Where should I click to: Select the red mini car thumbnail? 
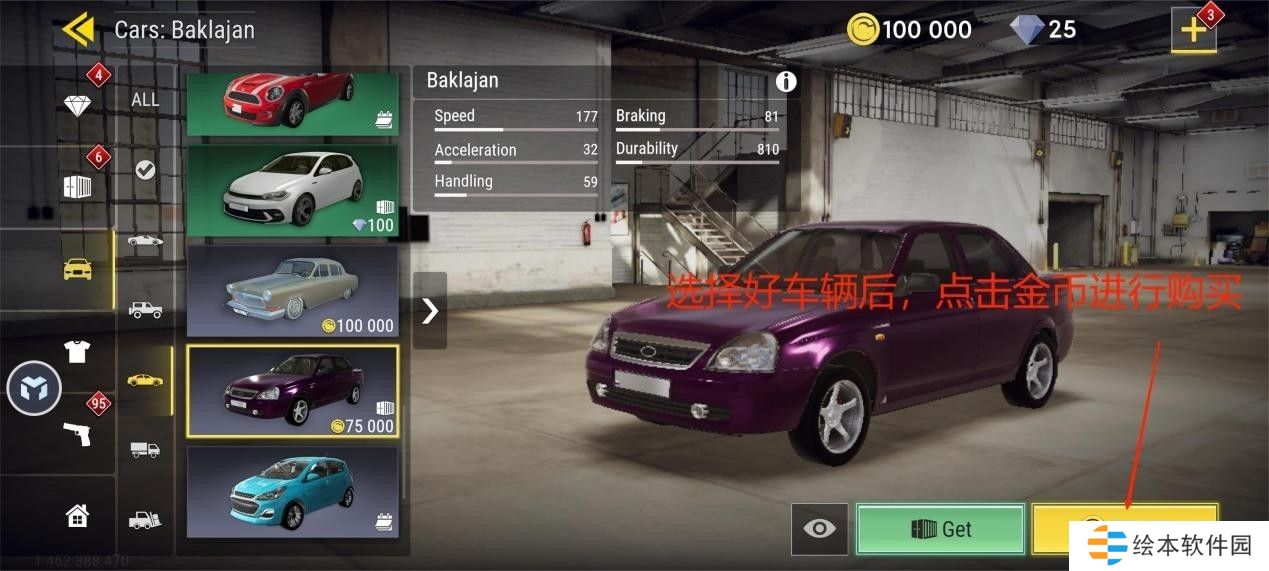click(292, 103)
